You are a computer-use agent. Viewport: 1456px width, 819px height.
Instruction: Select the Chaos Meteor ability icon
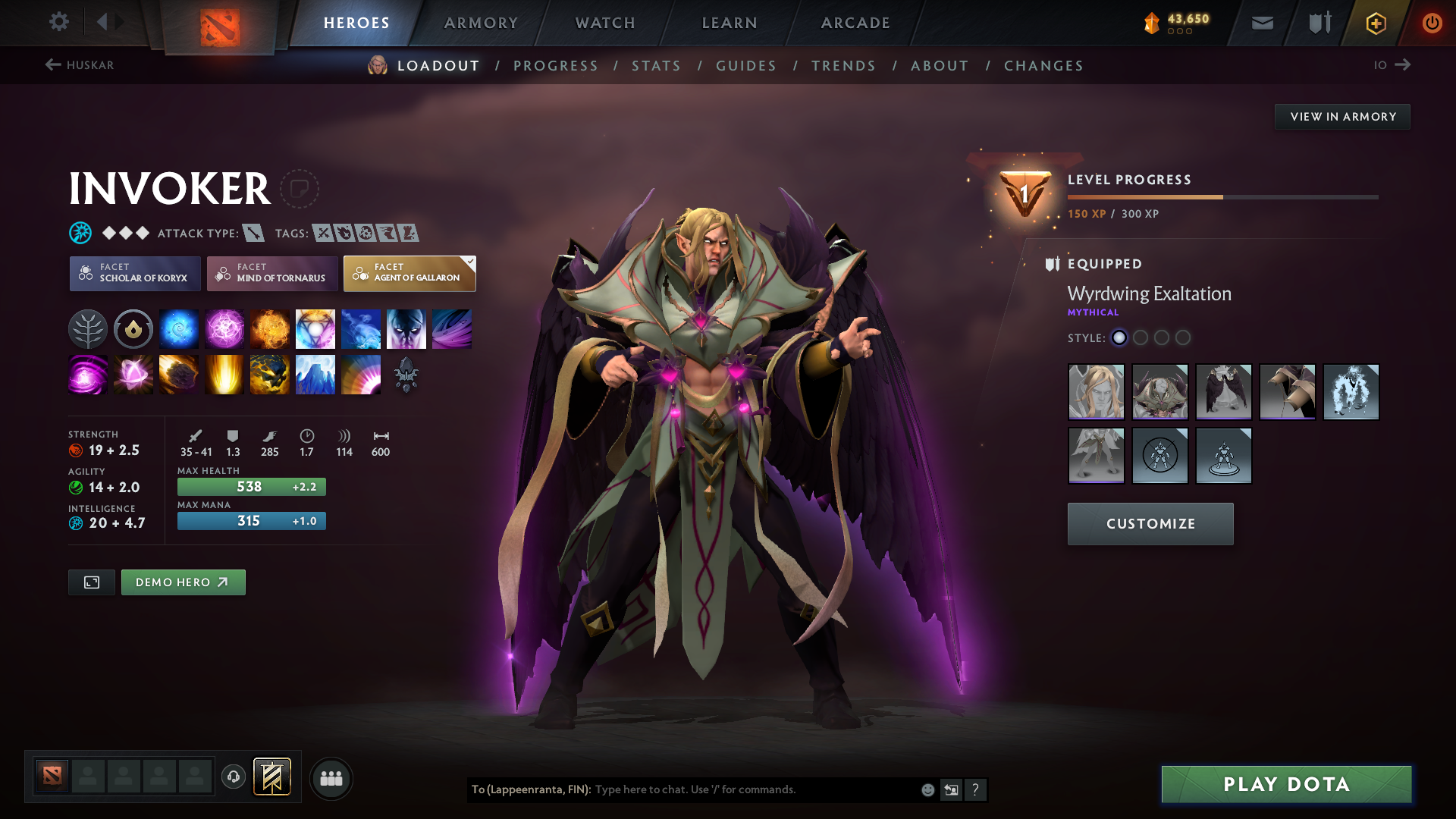(179, 374)
